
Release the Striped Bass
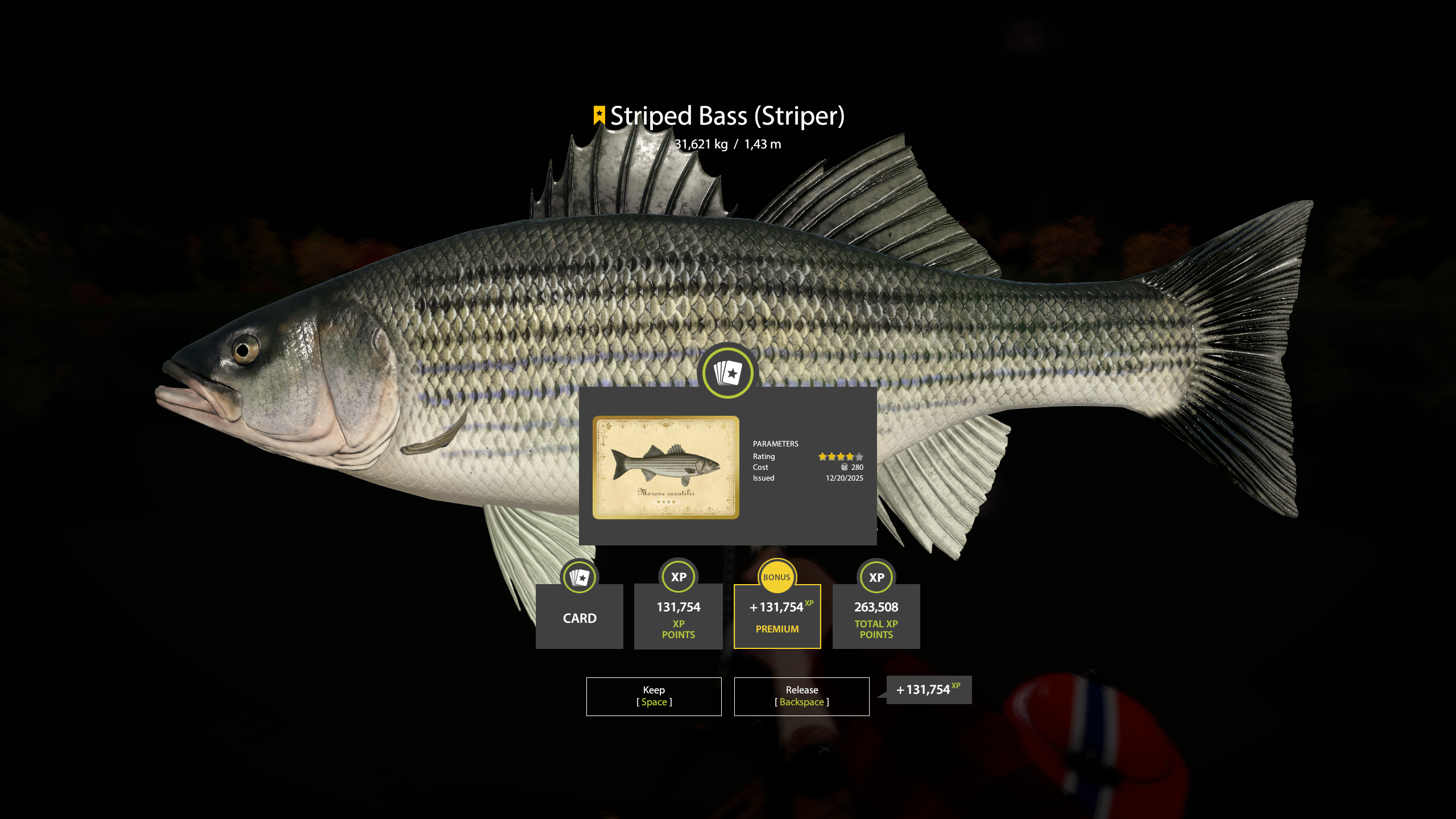pos(801,696)
